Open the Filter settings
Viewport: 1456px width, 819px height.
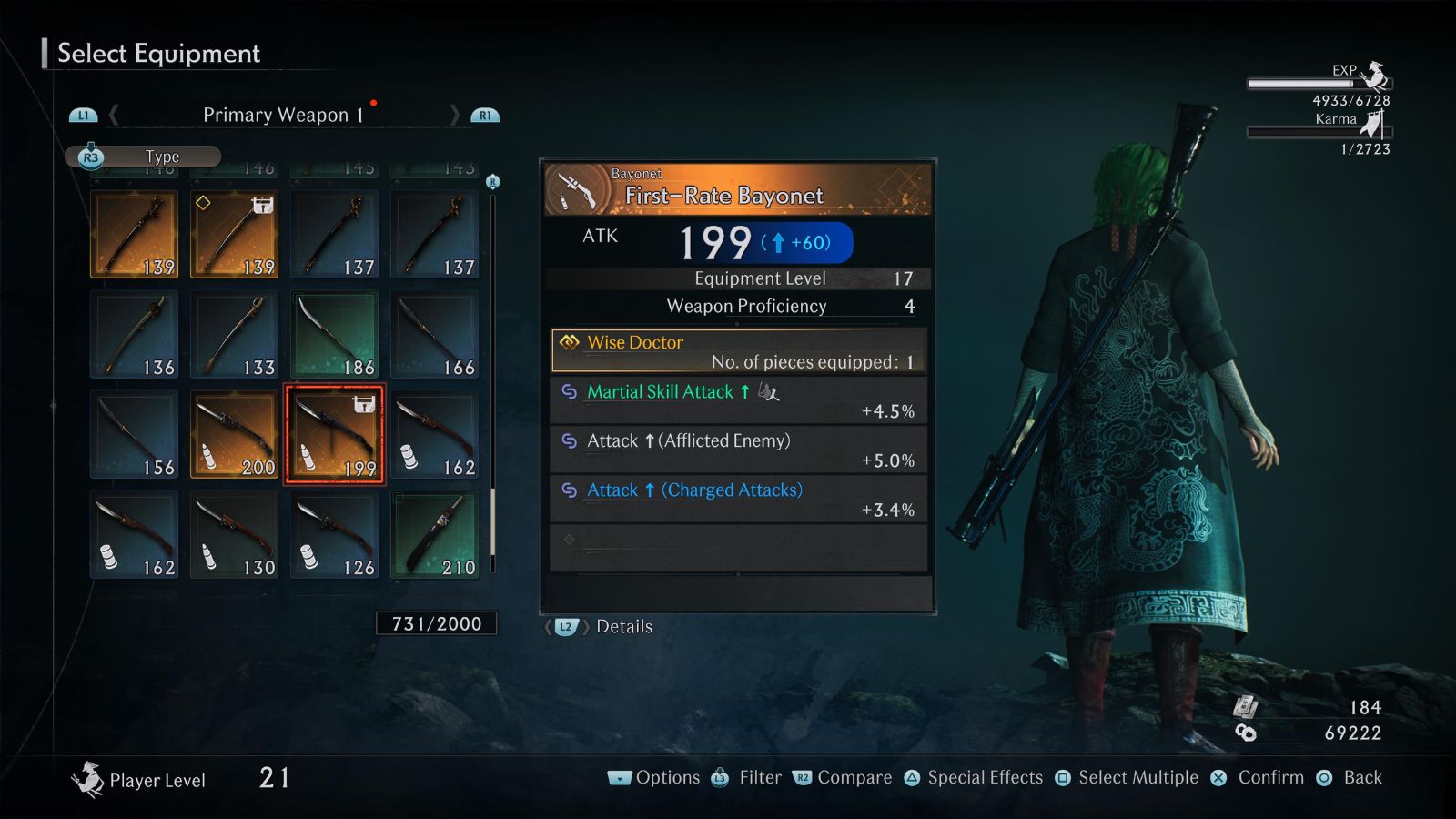pos(747,778)
